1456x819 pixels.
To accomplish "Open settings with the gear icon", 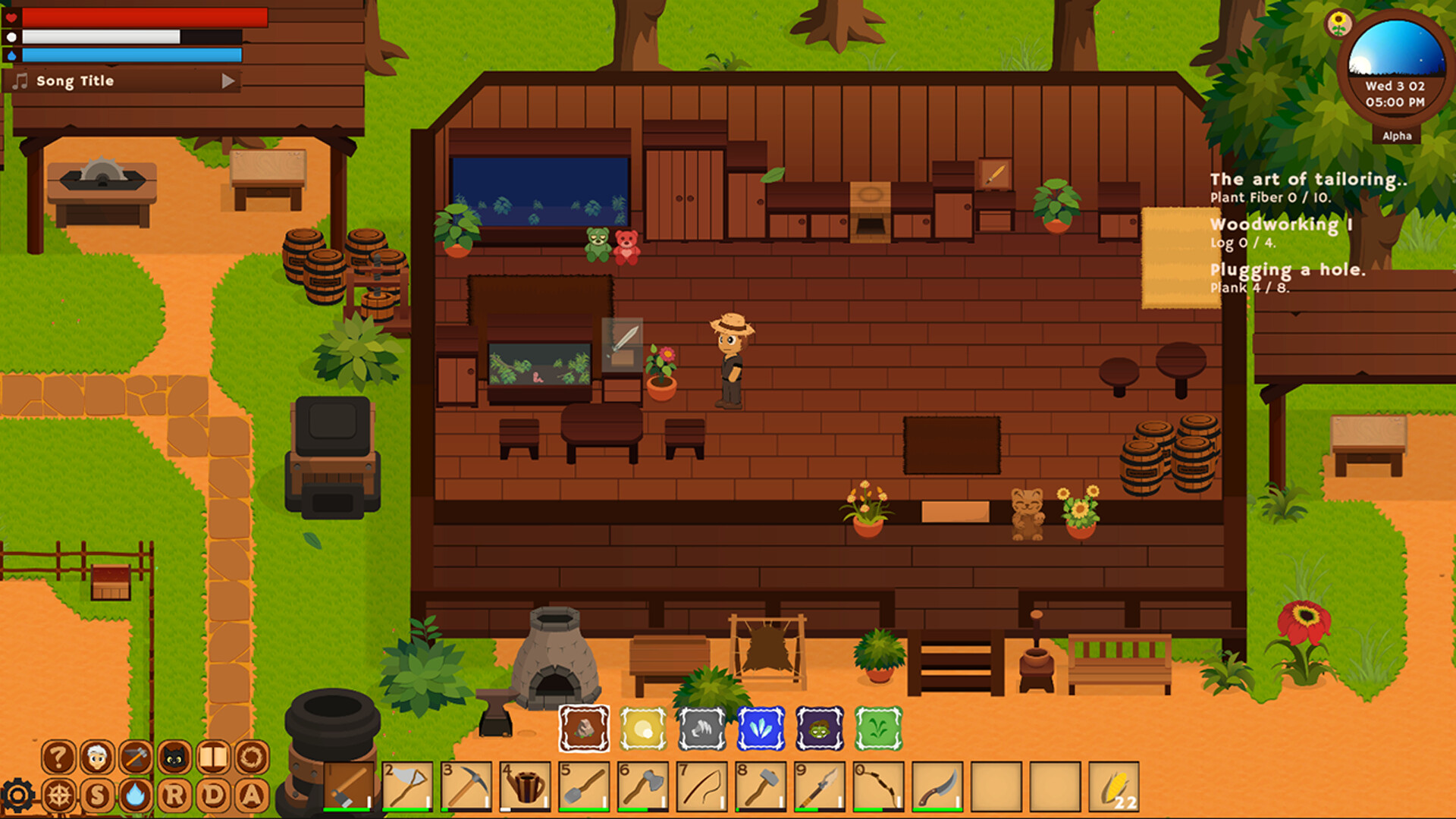I will 17,795.
